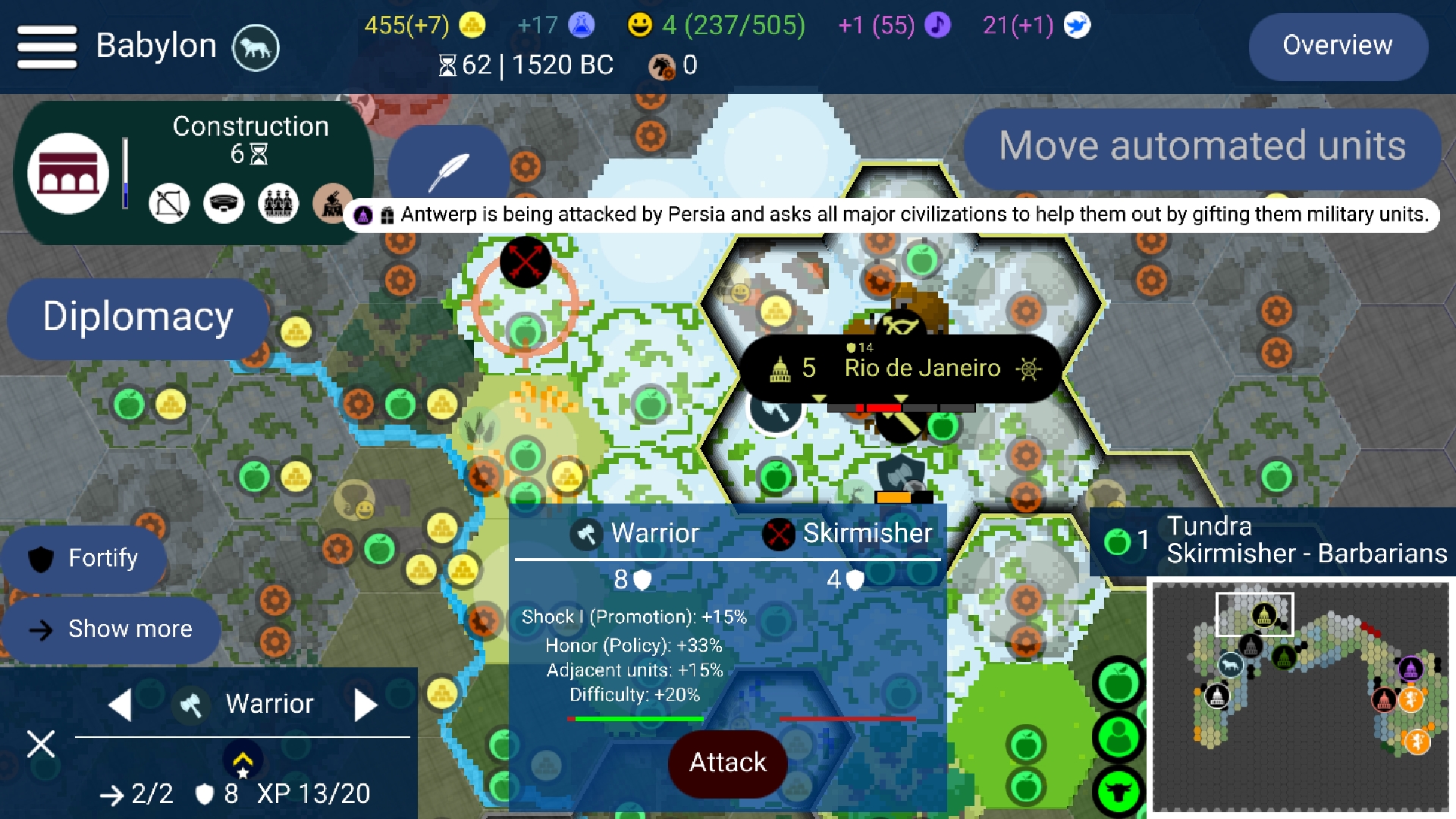Click the culture music note icon

tap(937, 25)
